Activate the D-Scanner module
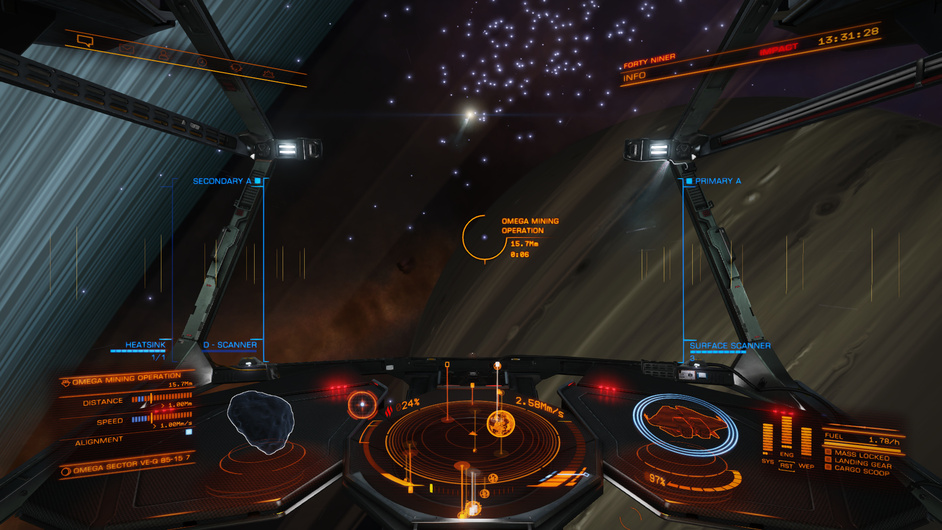Image resolution: width=942 pixels, height=530 pixels. 230,345
